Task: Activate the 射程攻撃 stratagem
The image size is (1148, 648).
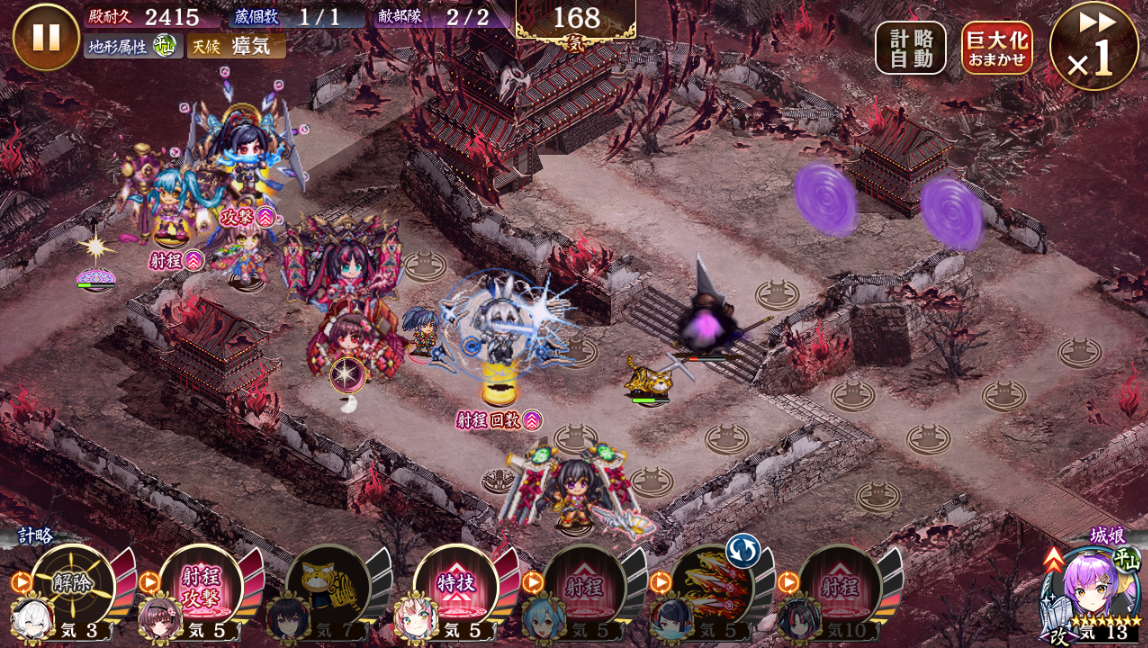Action: click(201, 585)
